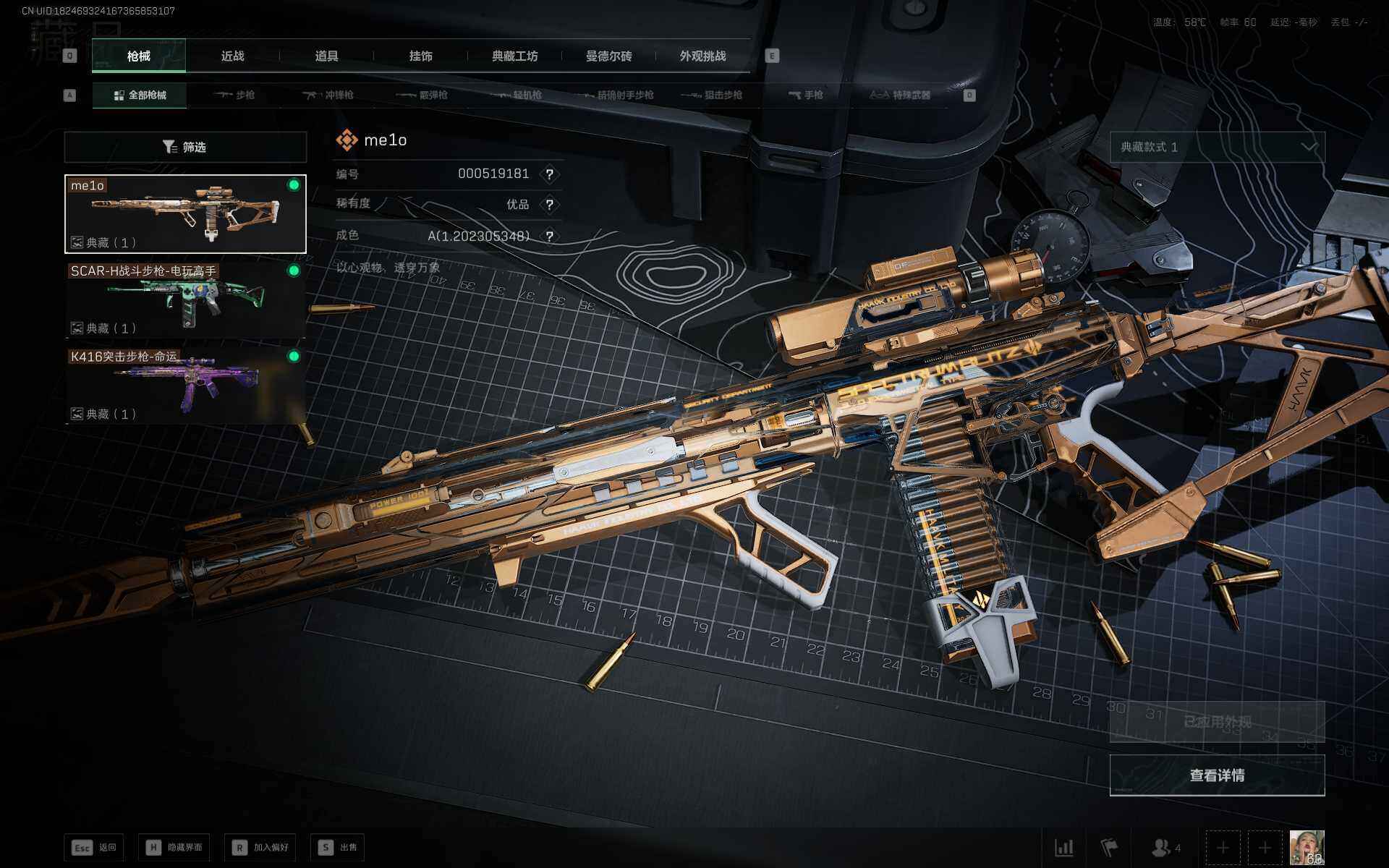Open the 道具 items tab

(x=326, y=56)
